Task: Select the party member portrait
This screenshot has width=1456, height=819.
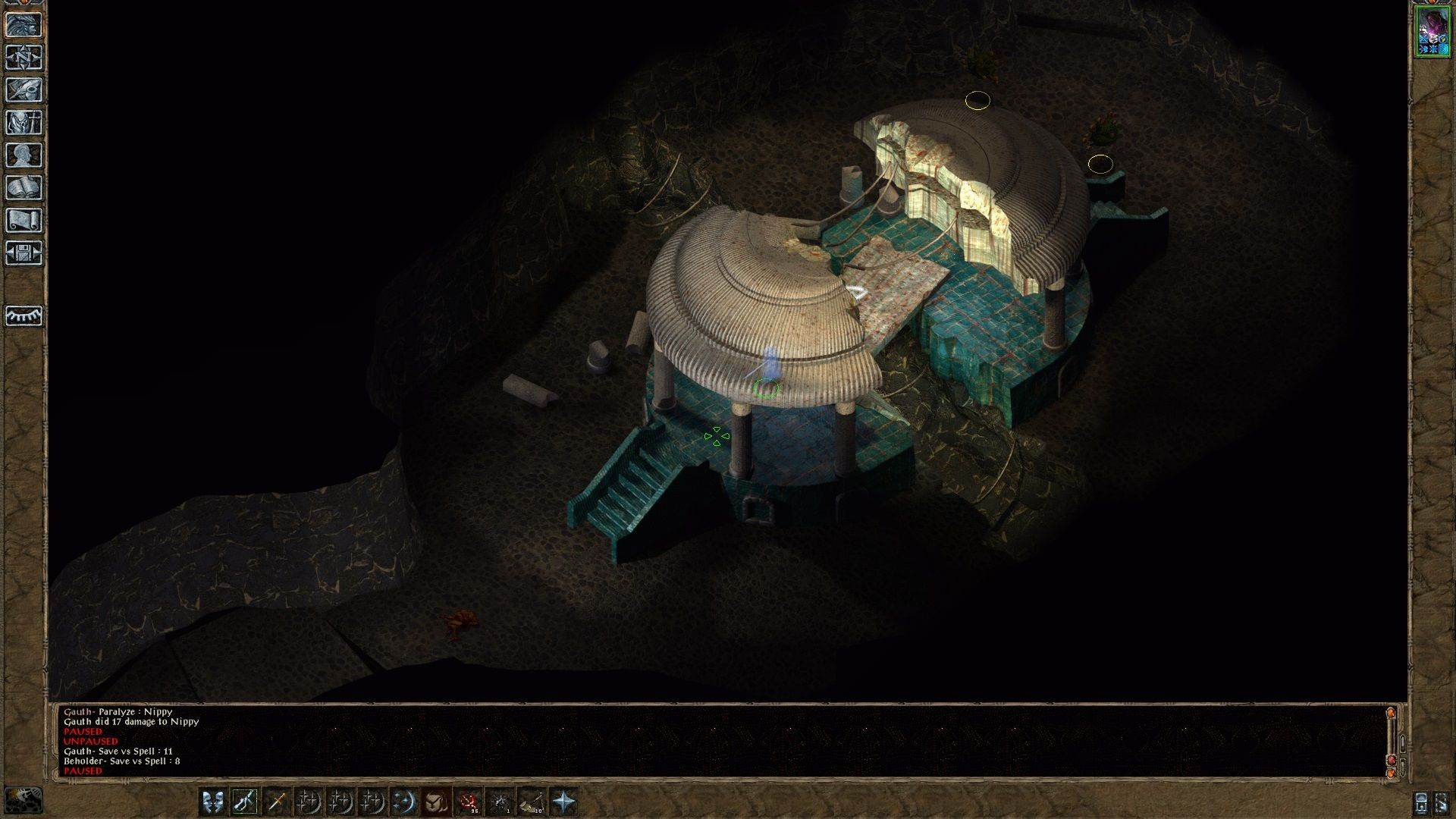Action: click(x=1432, y=32)
